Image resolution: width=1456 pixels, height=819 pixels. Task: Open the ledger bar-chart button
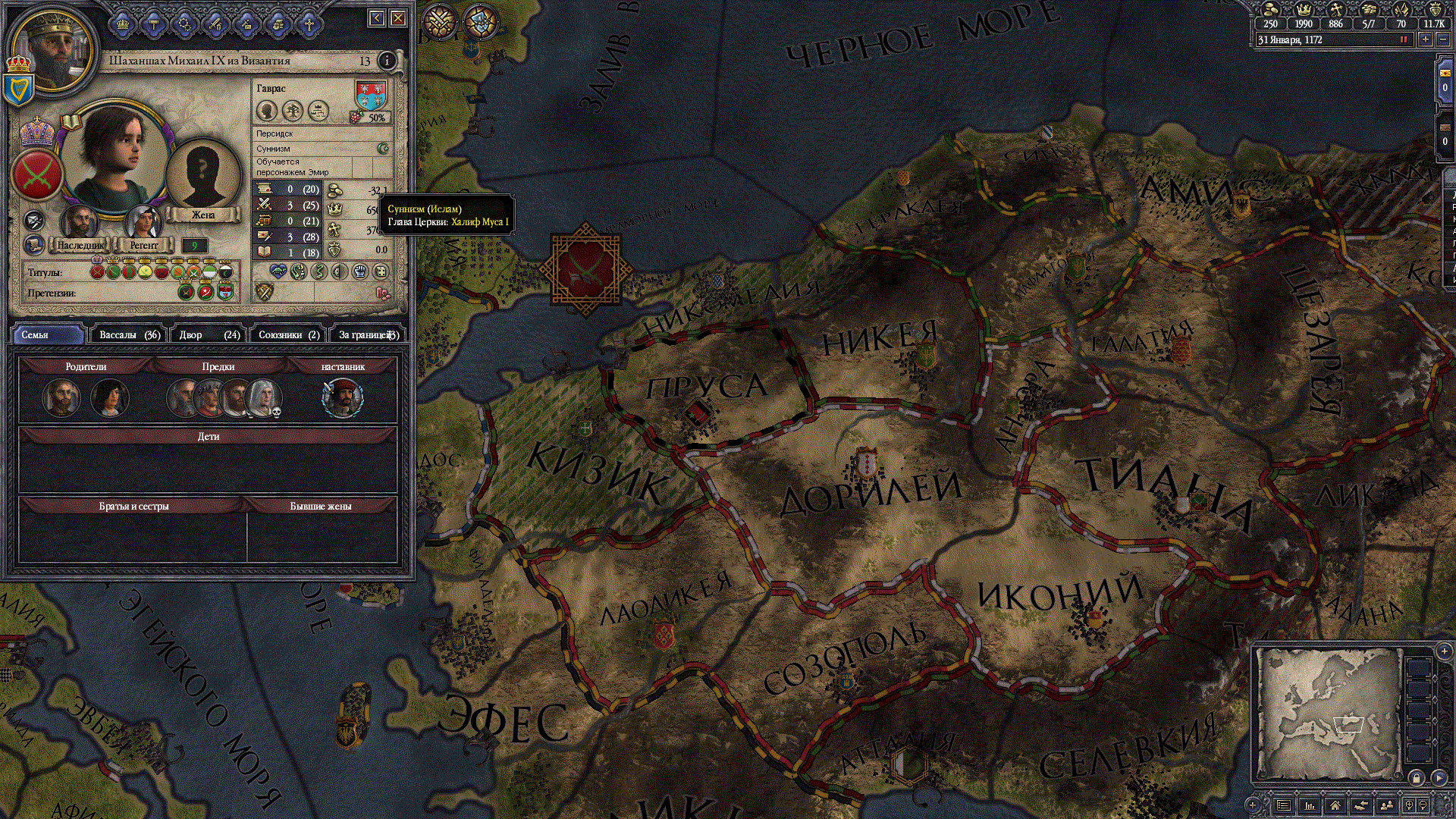click(1310, 805)
